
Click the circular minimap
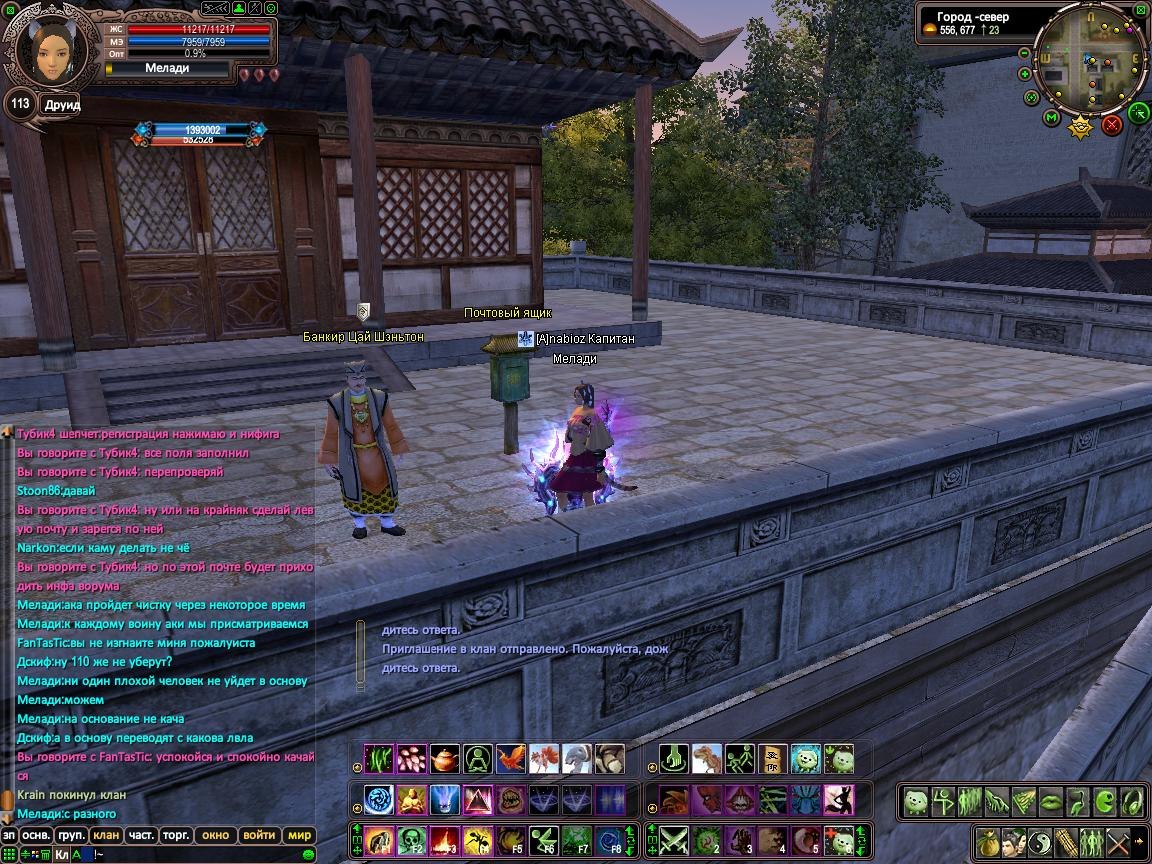(x=1091, y=60)
